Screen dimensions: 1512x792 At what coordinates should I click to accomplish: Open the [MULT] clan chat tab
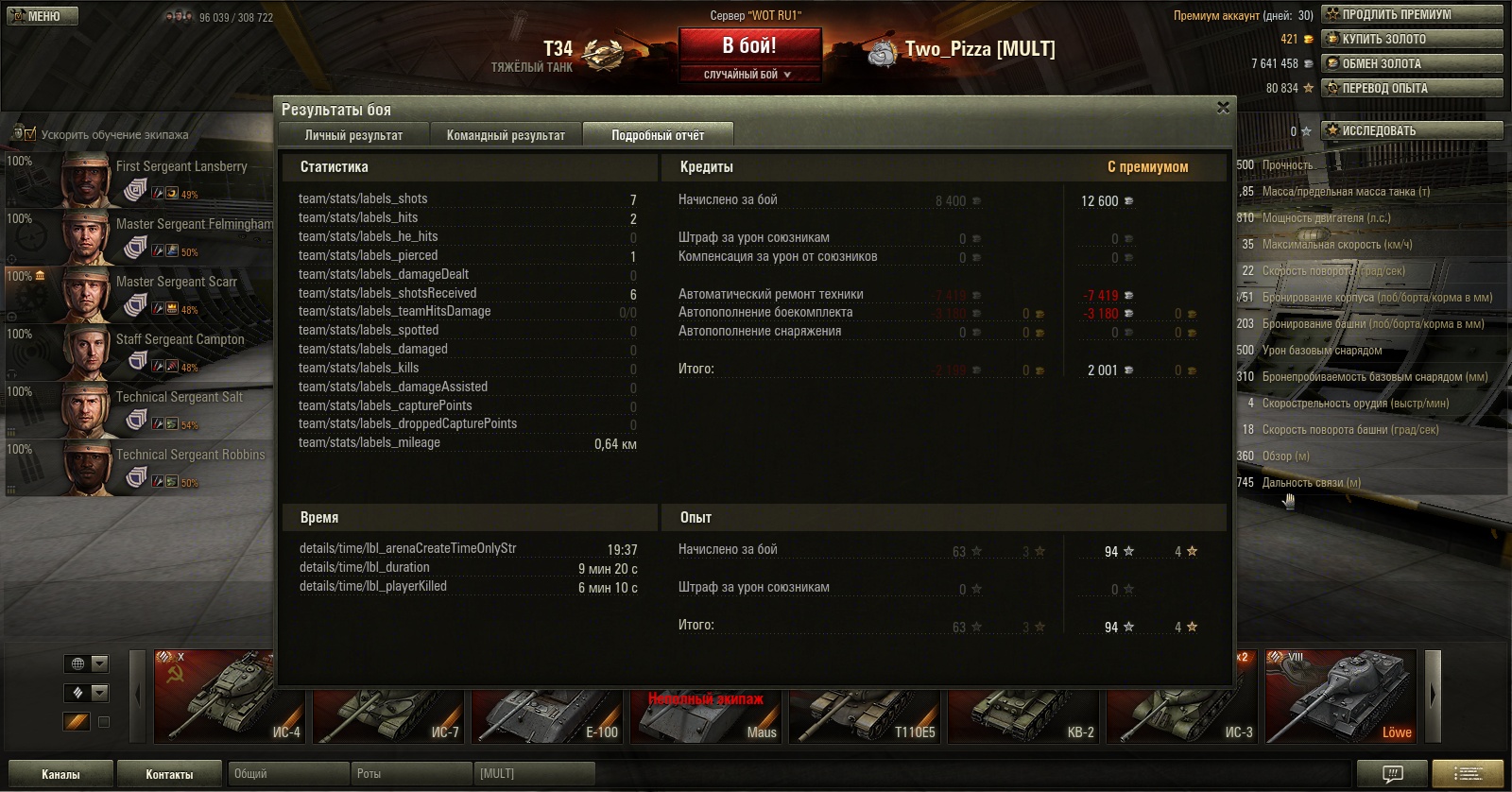pyautogui.click(x=534, y=774)
